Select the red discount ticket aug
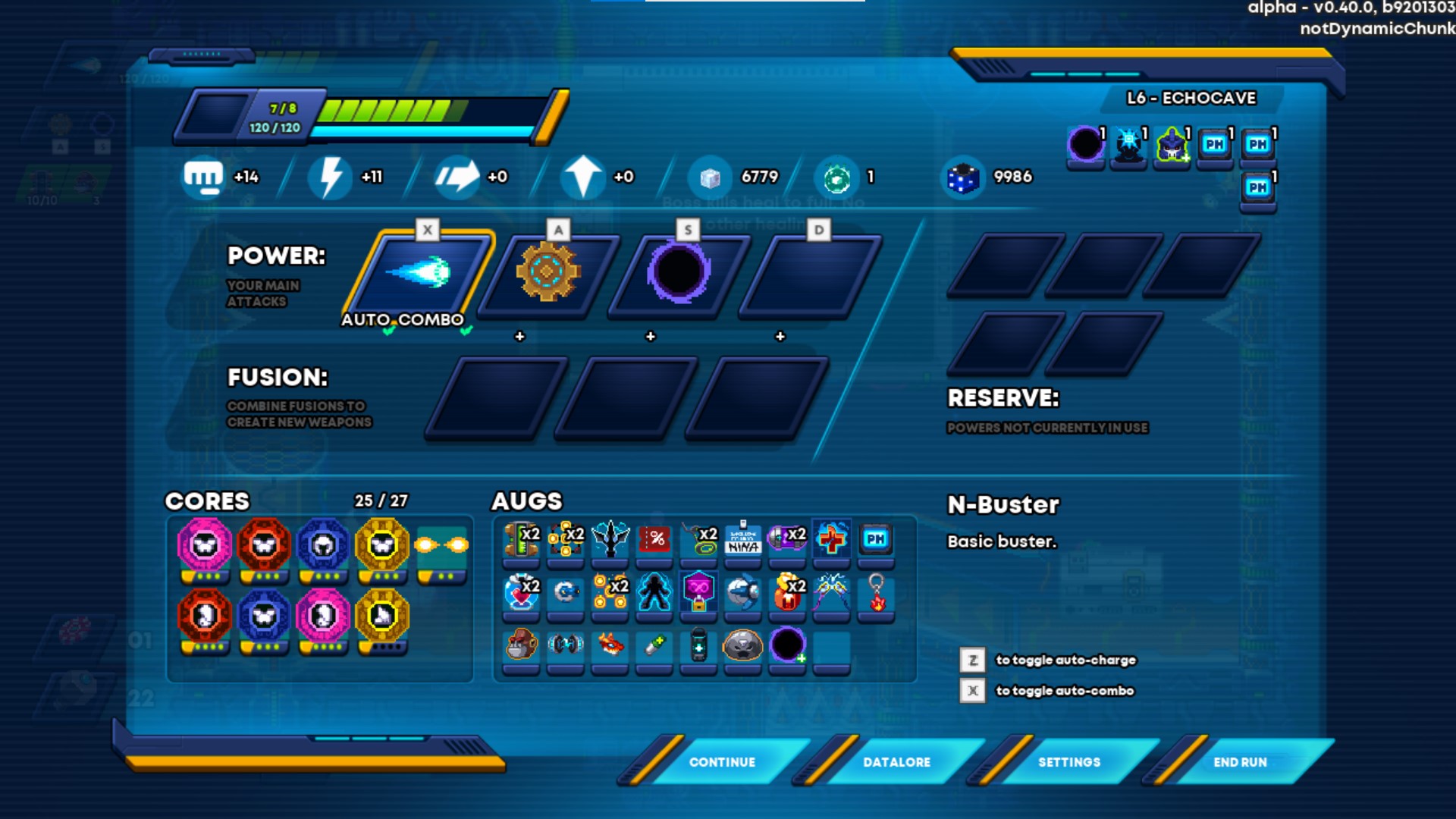Screen dimensions: 1456x819 coord(655,540)
